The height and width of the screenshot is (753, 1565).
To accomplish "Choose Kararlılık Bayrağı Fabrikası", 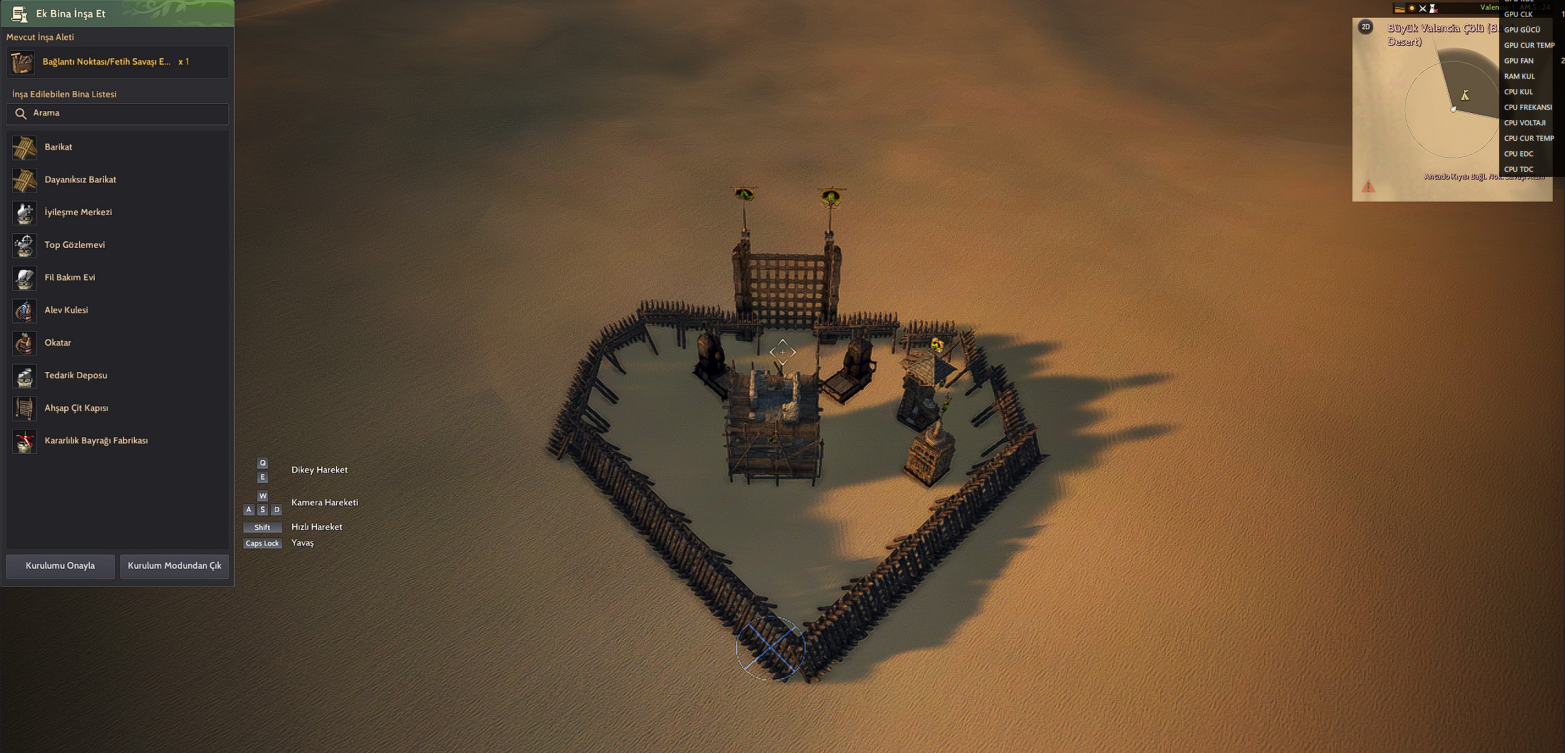I will (x=96, y=441).
